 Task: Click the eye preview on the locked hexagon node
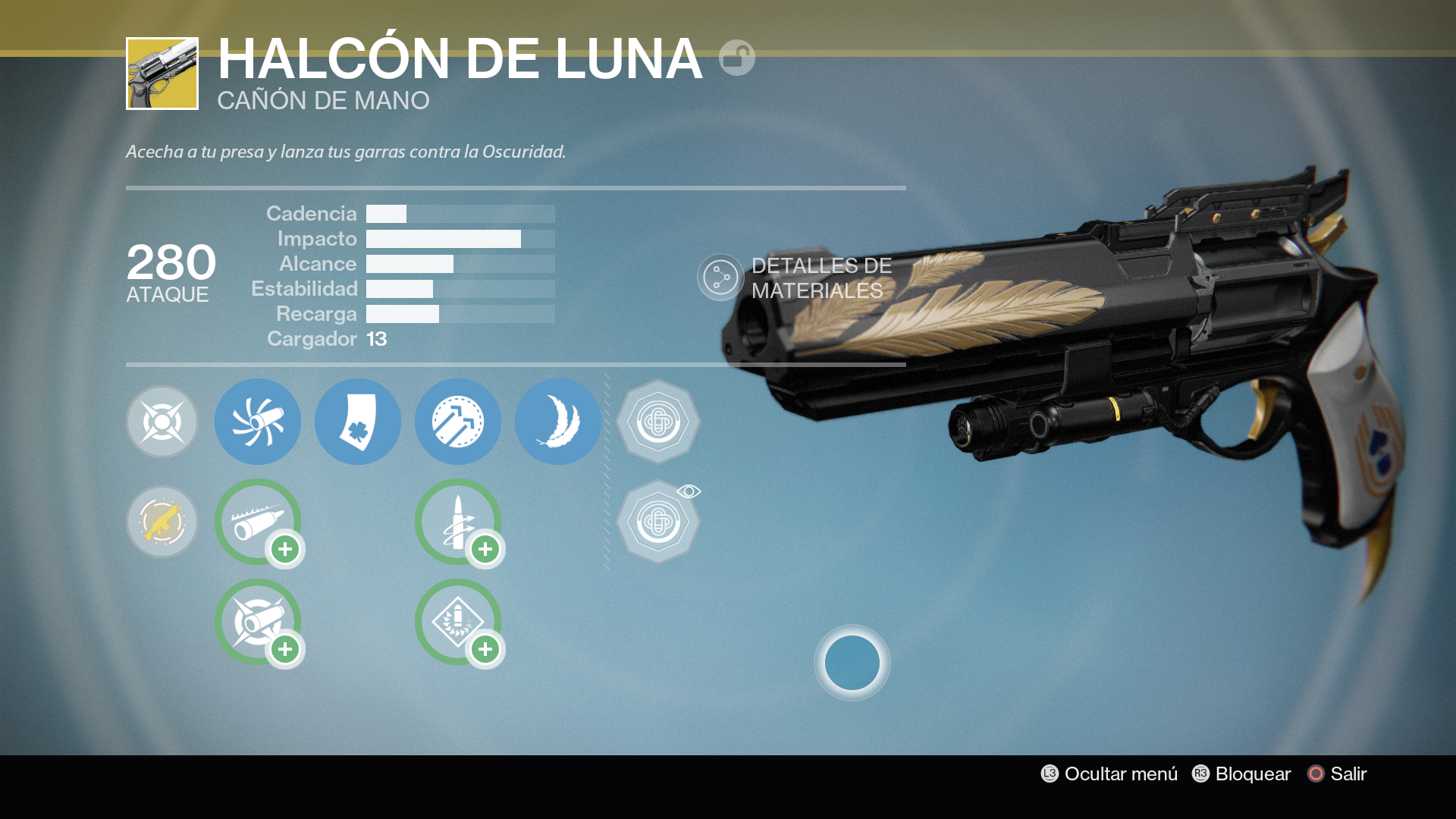tap(689, 491)
